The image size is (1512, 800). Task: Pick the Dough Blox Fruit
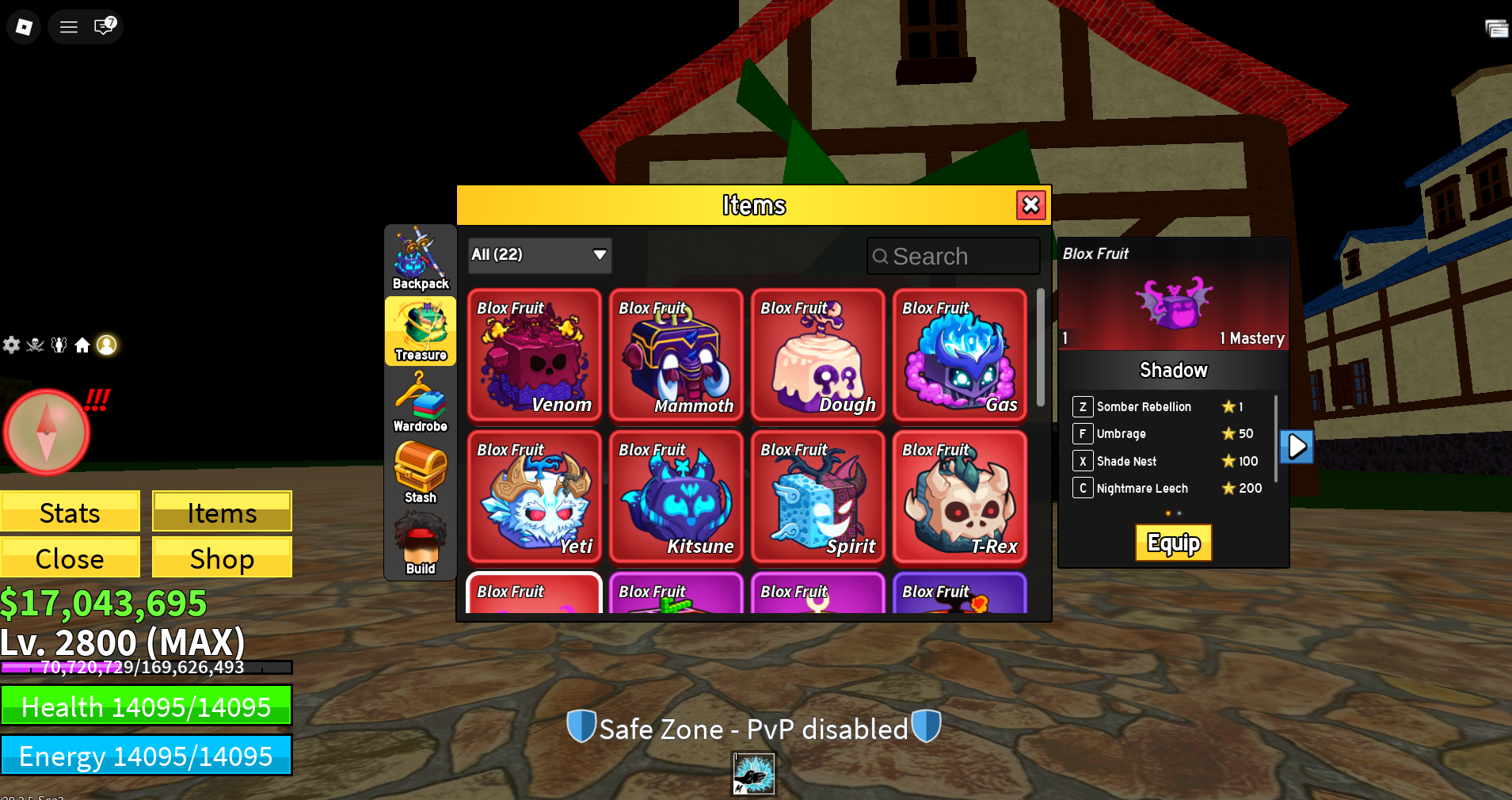point(817,354)
